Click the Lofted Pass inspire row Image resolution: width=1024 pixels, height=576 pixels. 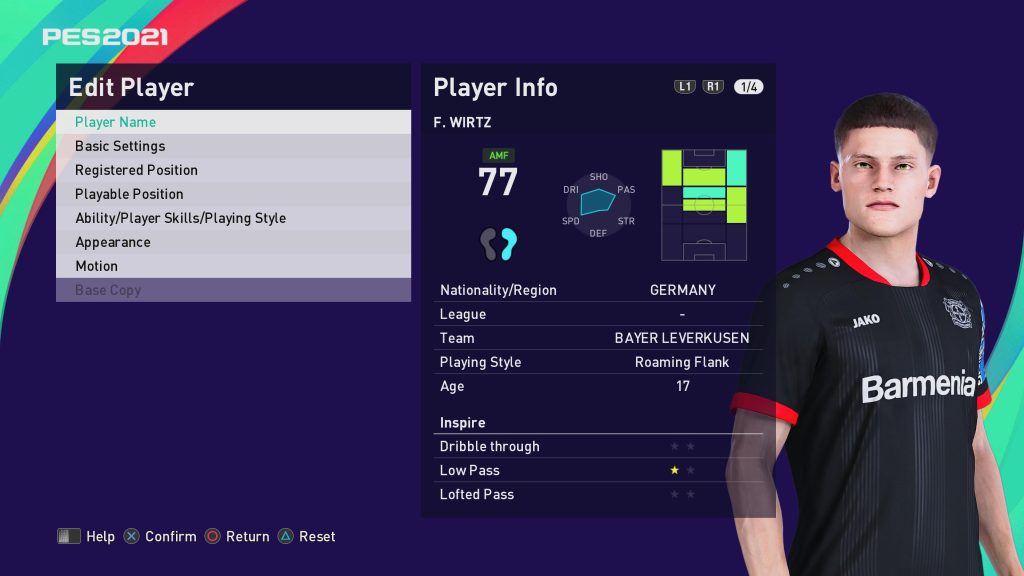click(x=598, y=494)
